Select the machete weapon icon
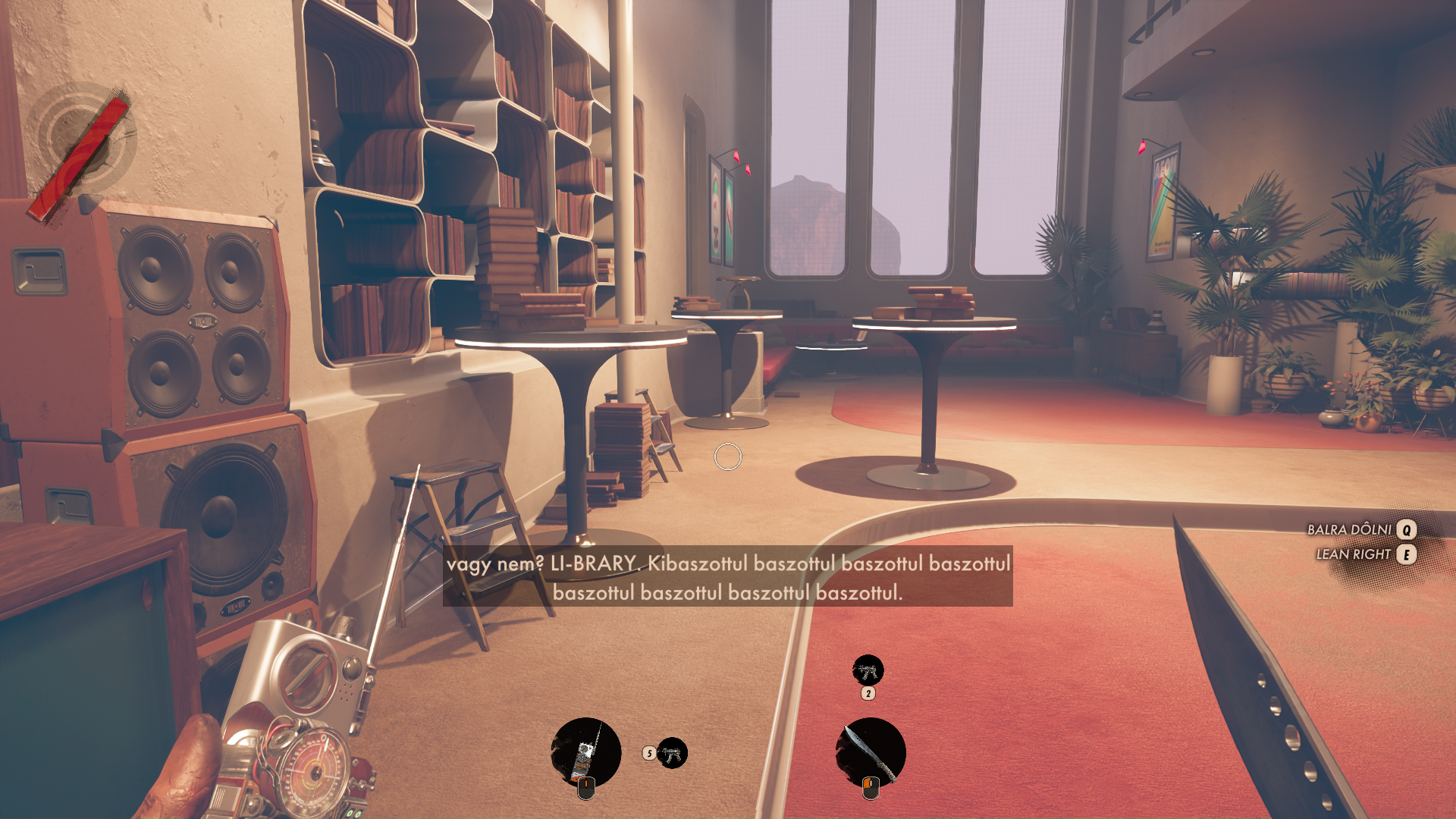The height and width of the screenshot is (819, 1456). coord(870,752)
